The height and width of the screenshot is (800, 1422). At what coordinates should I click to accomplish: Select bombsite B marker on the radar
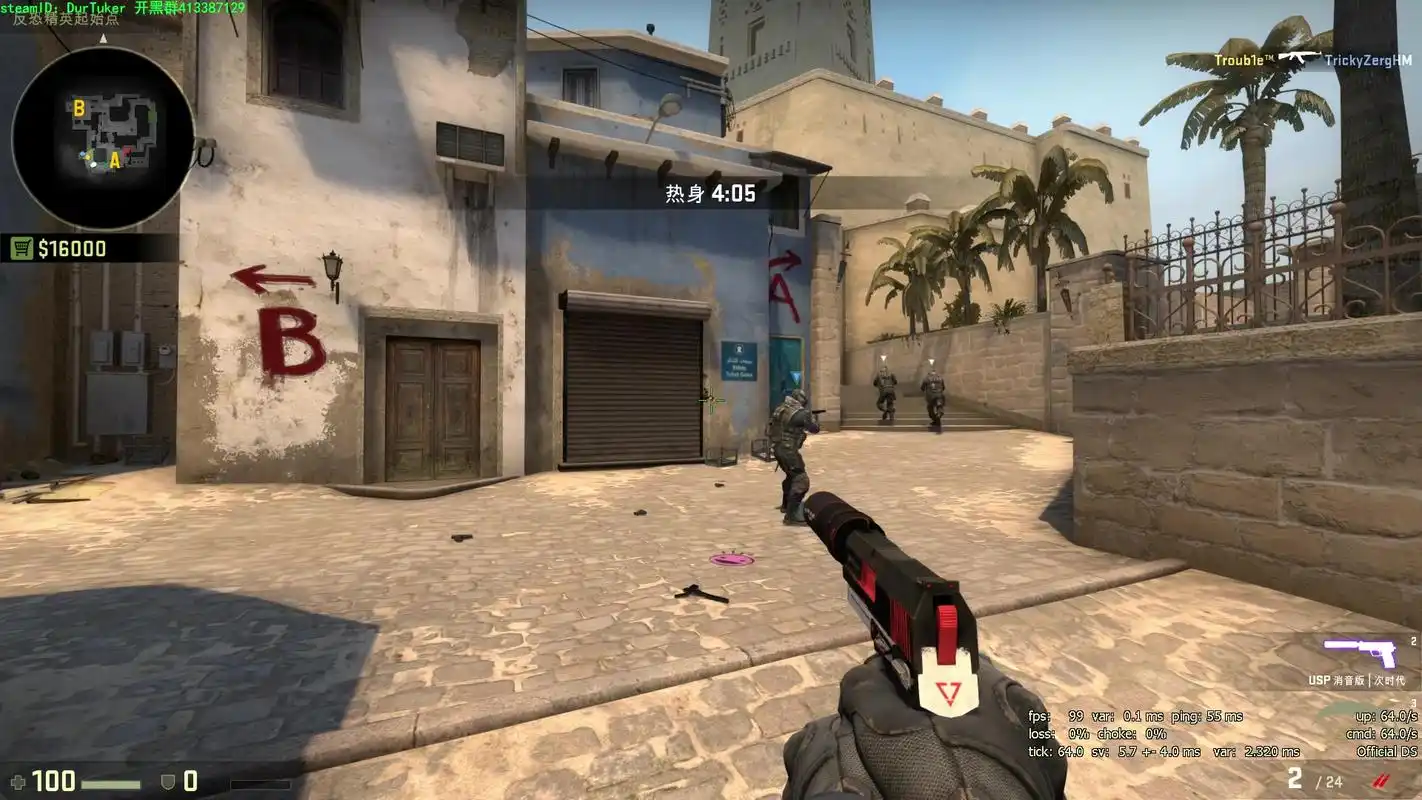tap(79, 108)
